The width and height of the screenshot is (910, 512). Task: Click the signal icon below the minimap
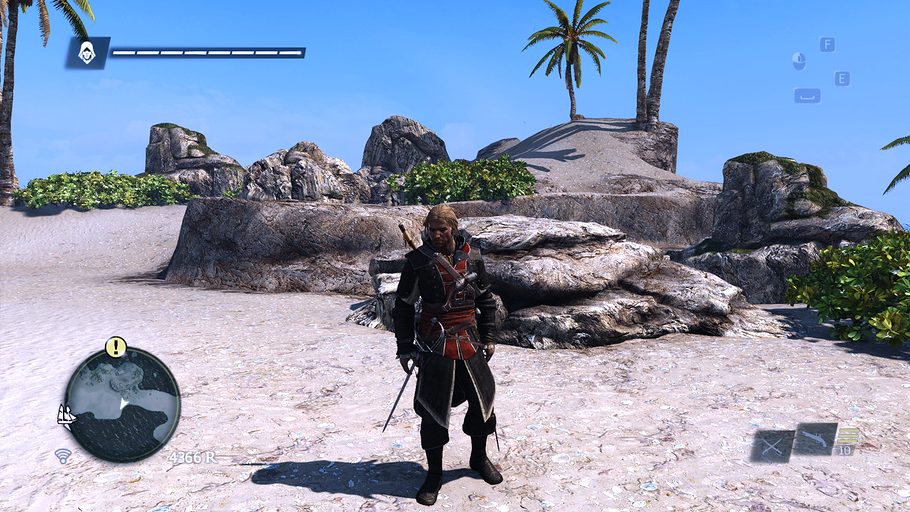[63, 456]
